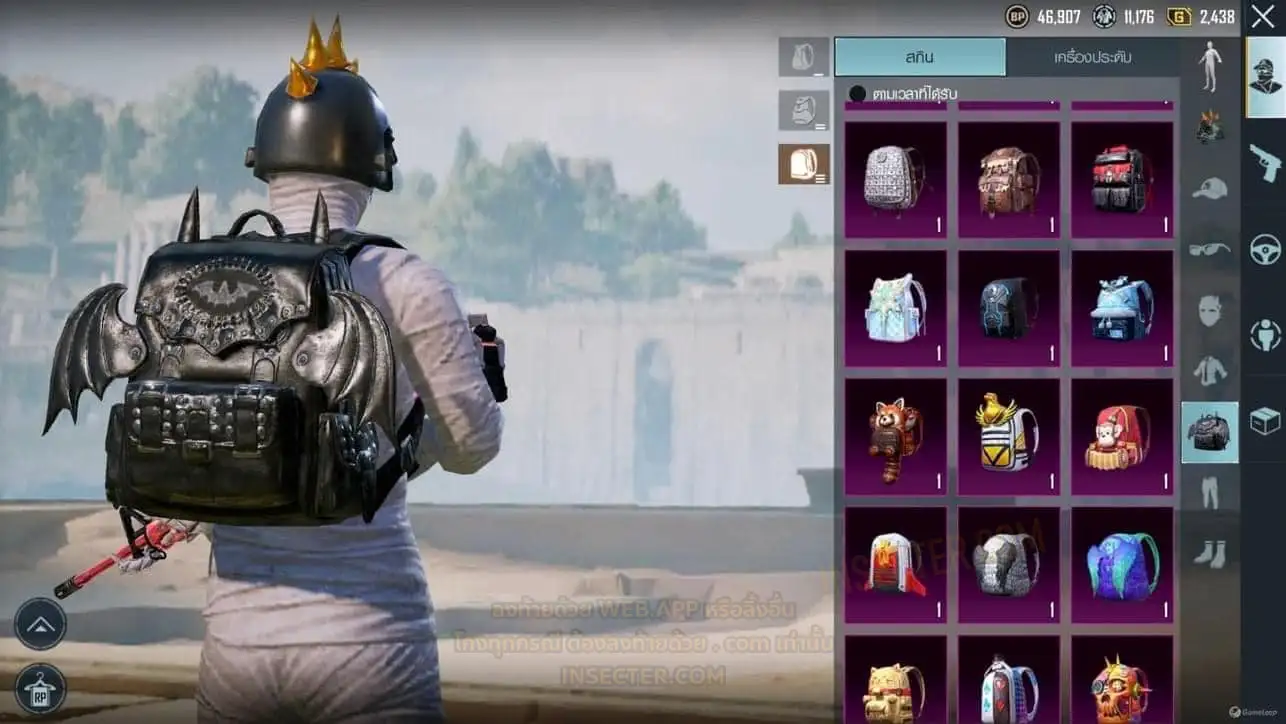The image size is (1286, 724).
Task: Open the vehicle section with the steering wheel
Action: (x=1265, y=249)
